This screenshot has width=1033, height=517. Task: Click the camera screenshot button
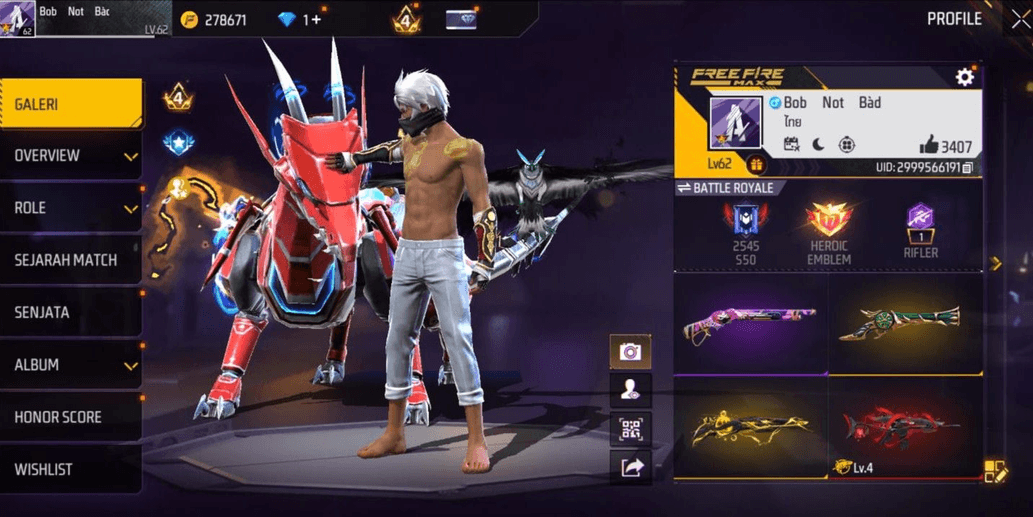(630, 351)
